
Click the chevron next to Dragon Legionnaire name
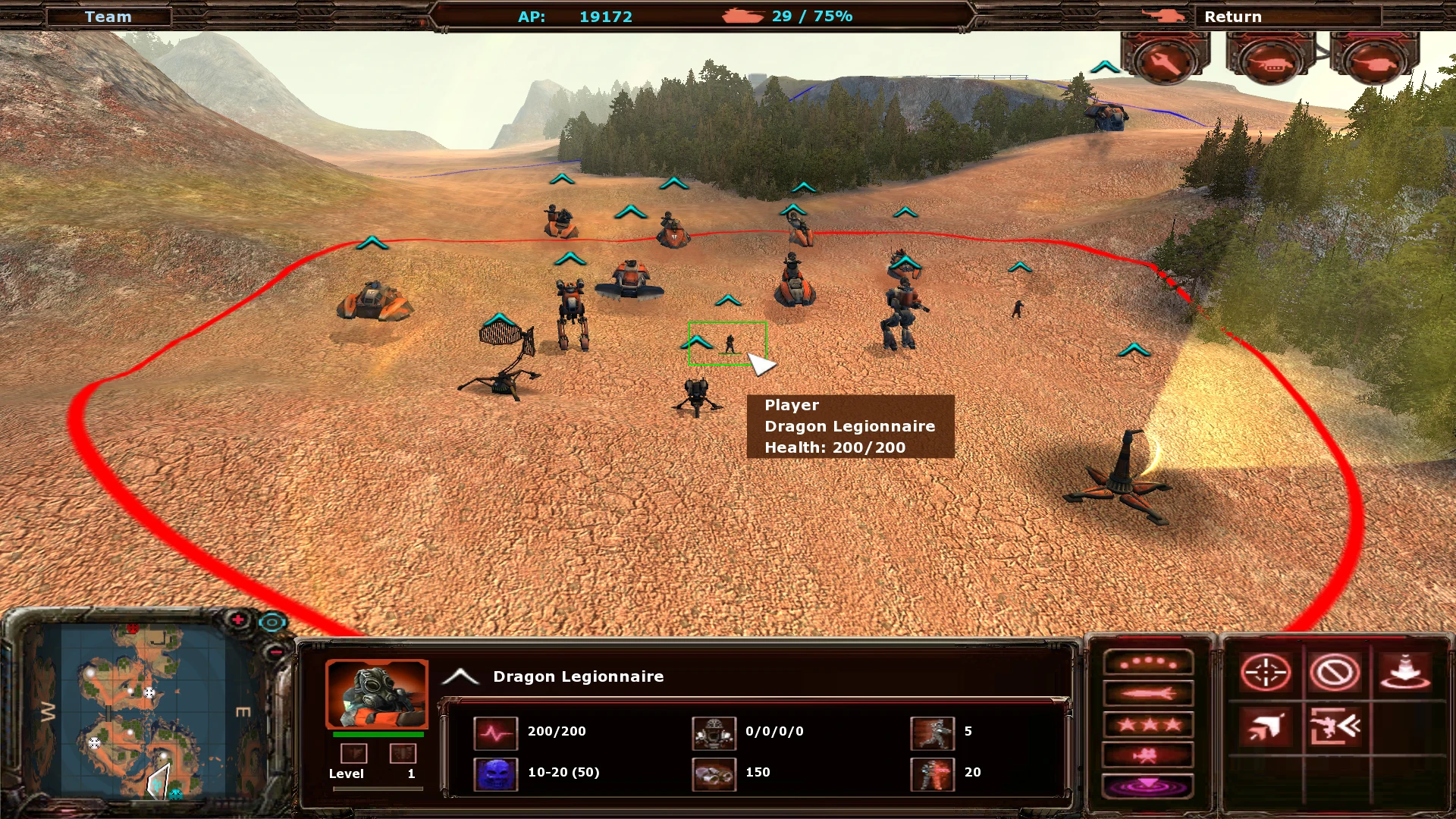[x=459, y=676]
